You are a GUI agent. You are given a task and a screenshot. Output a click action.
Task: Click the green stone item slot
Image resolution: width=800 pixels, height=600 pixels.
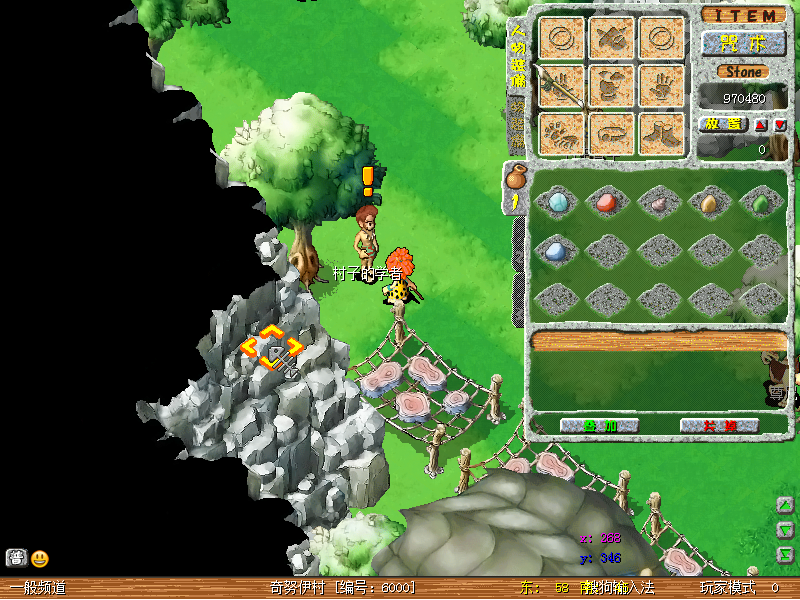[760, 203]
